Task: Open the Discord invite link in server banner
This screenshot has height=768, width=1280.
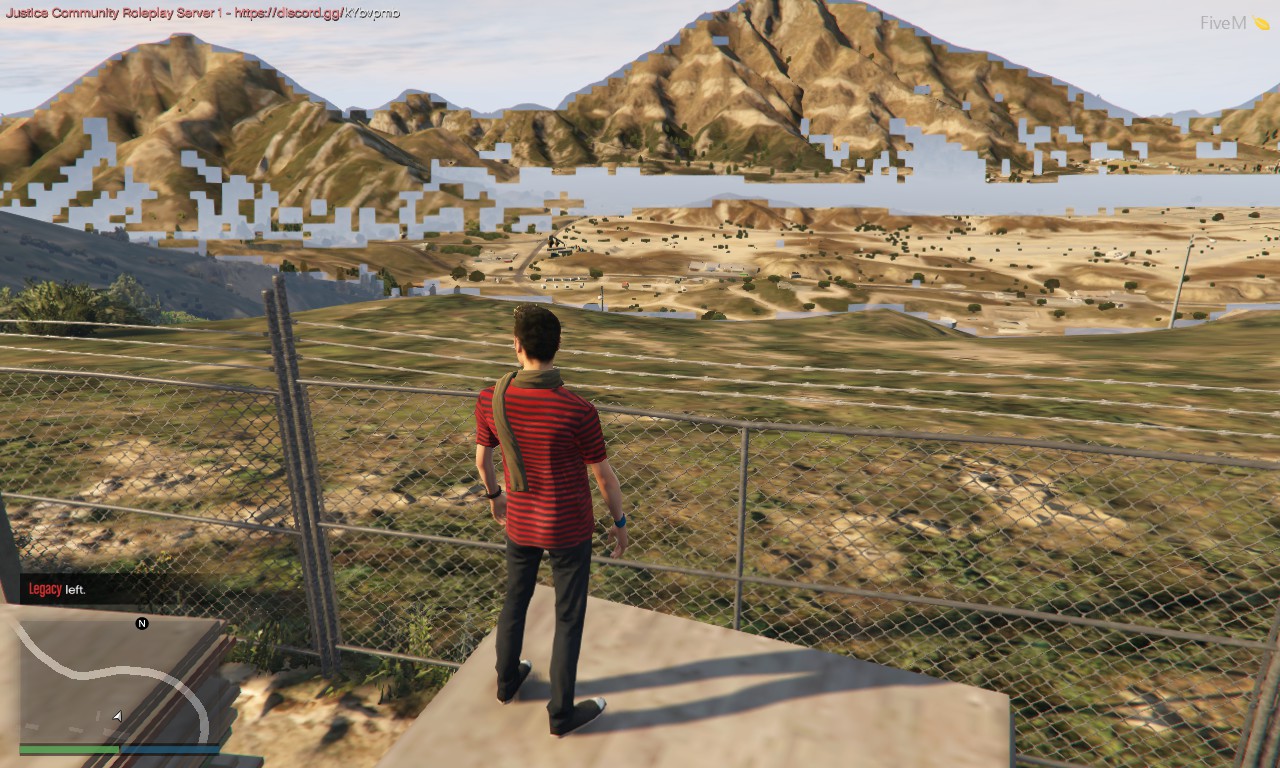Action: [316, 13]
